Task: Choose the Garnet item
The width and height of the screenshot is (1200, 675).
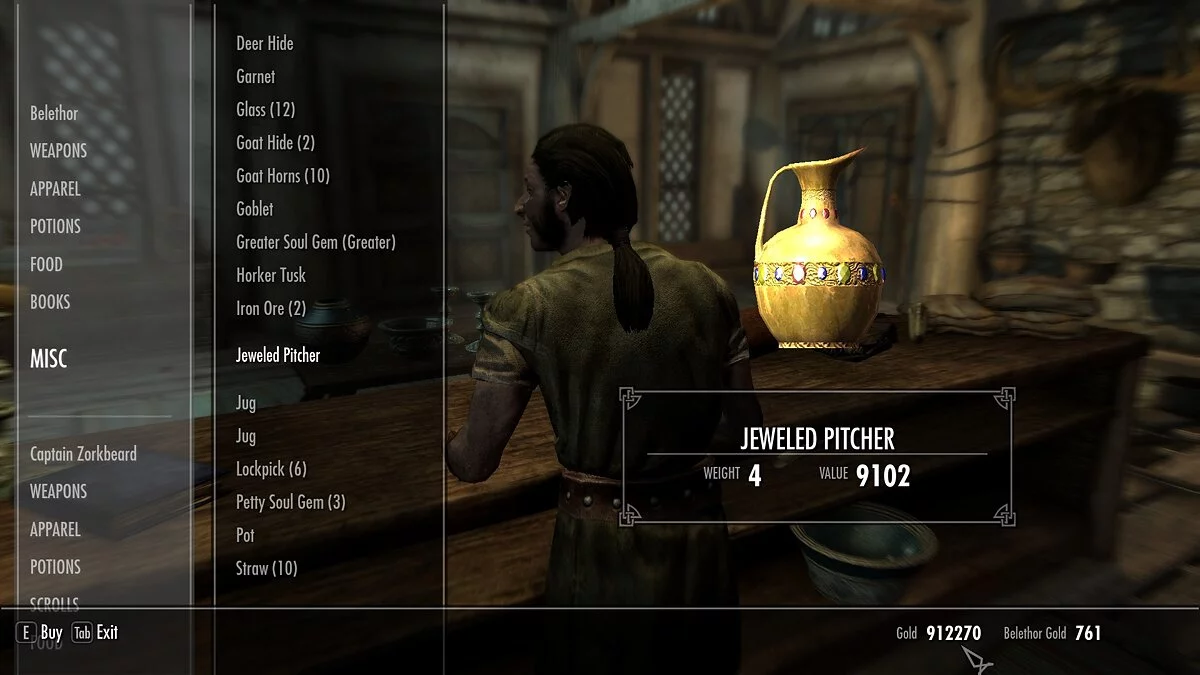Action: point(255,77)
